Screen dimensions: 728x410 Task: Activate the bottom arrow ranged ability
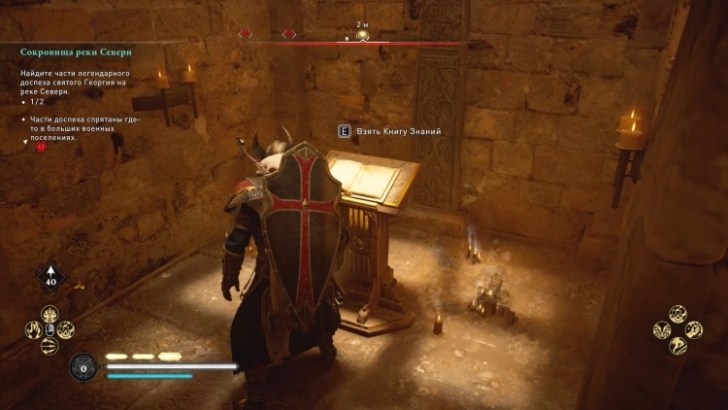coord(49,345)
